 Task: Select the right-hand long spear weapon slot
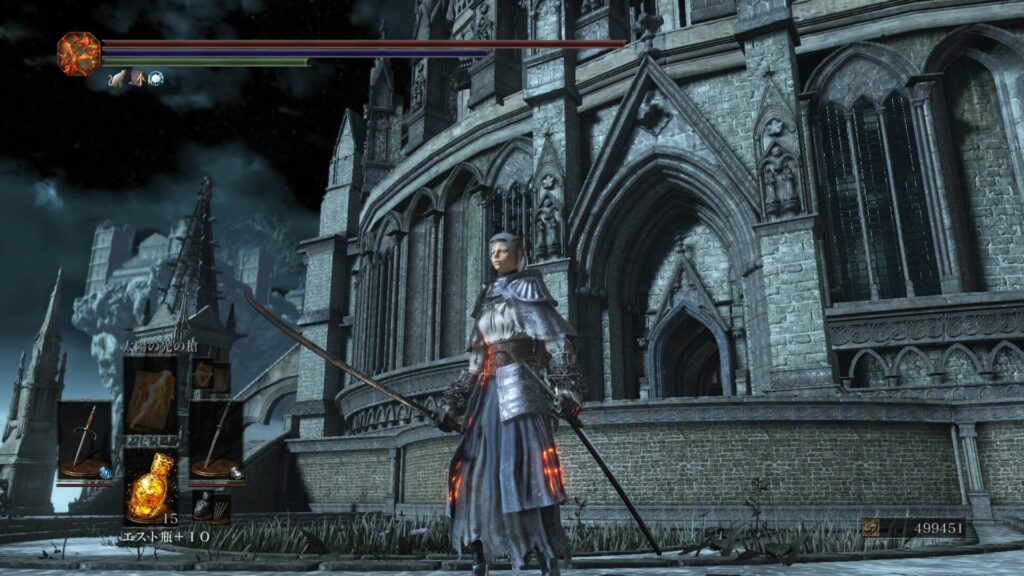tap(216, 440)
